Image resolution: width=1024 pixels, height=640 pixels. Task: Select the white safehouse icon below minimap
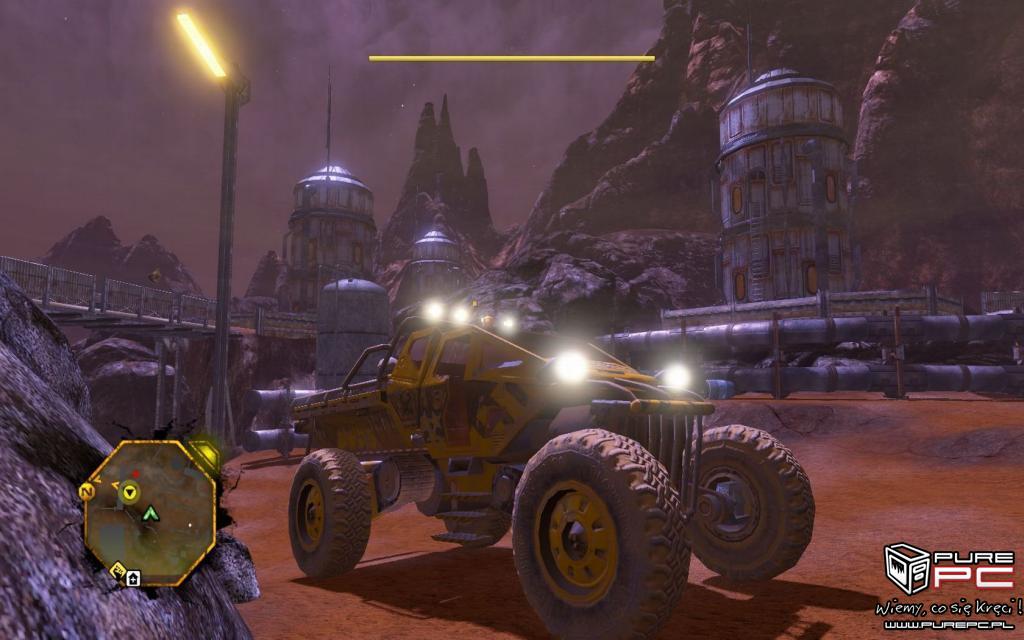[134, 576]
